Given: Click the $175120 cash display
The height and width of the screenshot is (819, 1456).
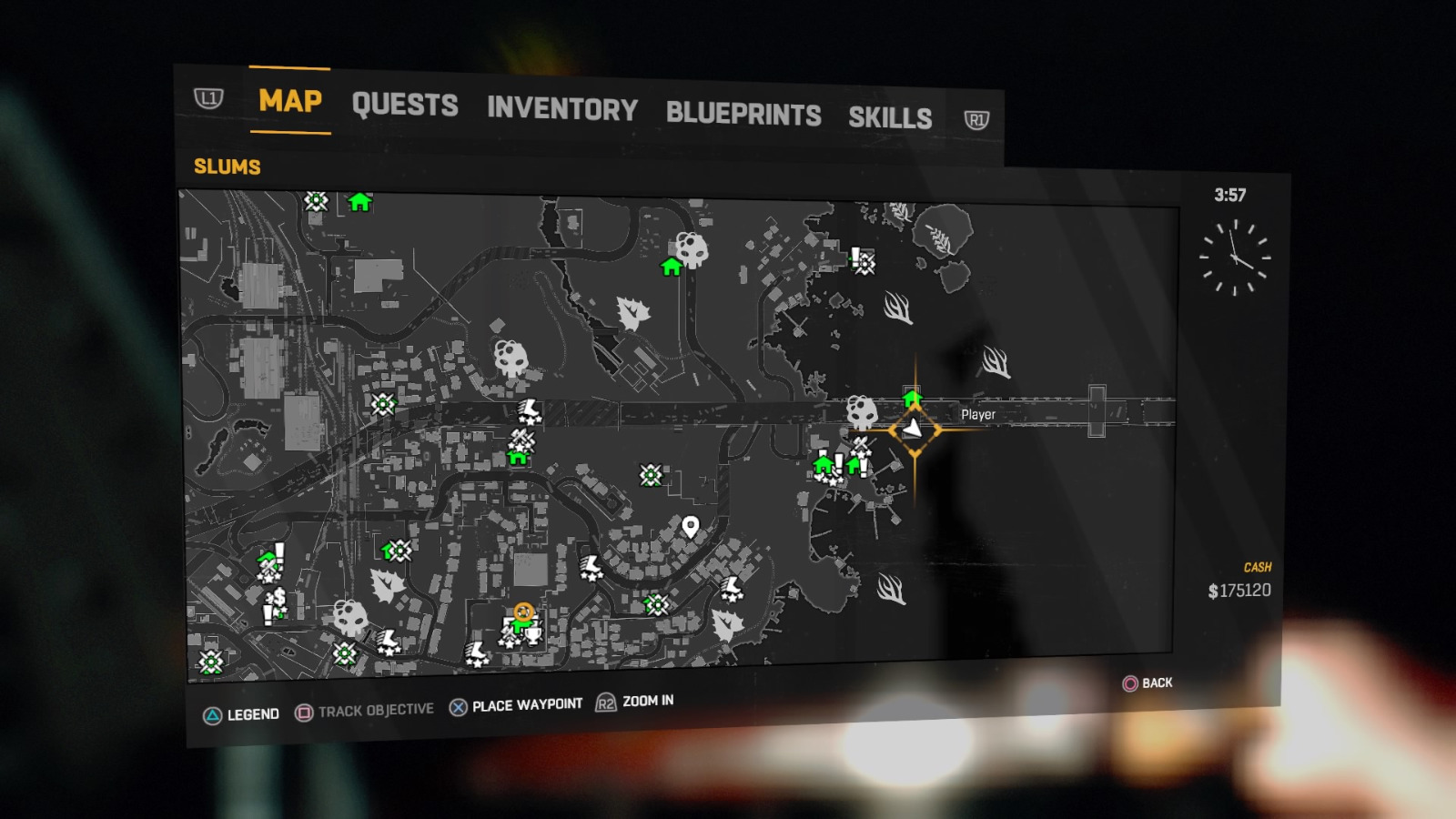Looking at the screenshot, I should tap(1238, 588).
